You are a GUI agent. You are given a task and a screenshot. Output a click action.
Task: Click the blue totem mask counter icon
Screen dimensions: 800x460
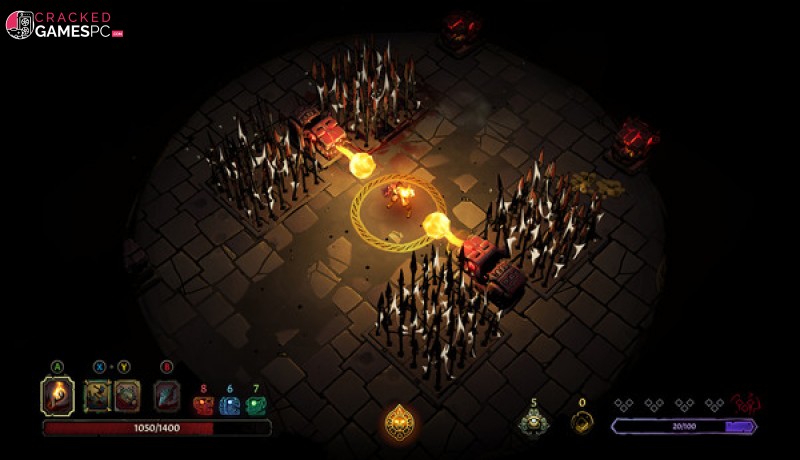click(229, 406)
